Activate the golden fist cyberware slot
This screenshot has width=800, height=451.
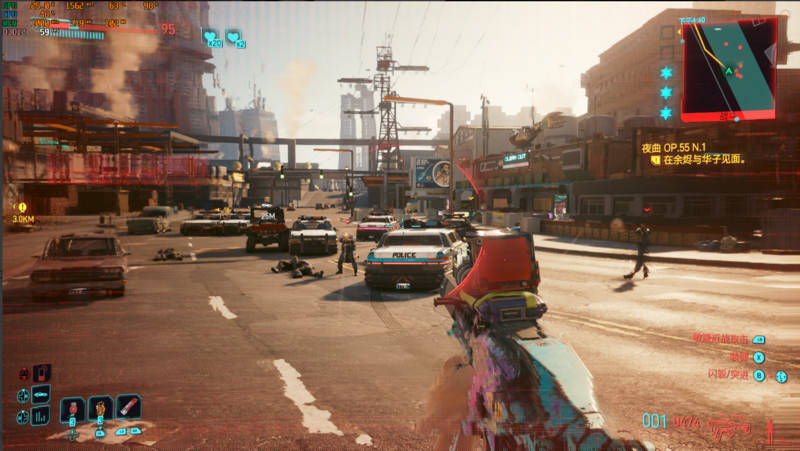pyautogui.click(x=100, y=408)
